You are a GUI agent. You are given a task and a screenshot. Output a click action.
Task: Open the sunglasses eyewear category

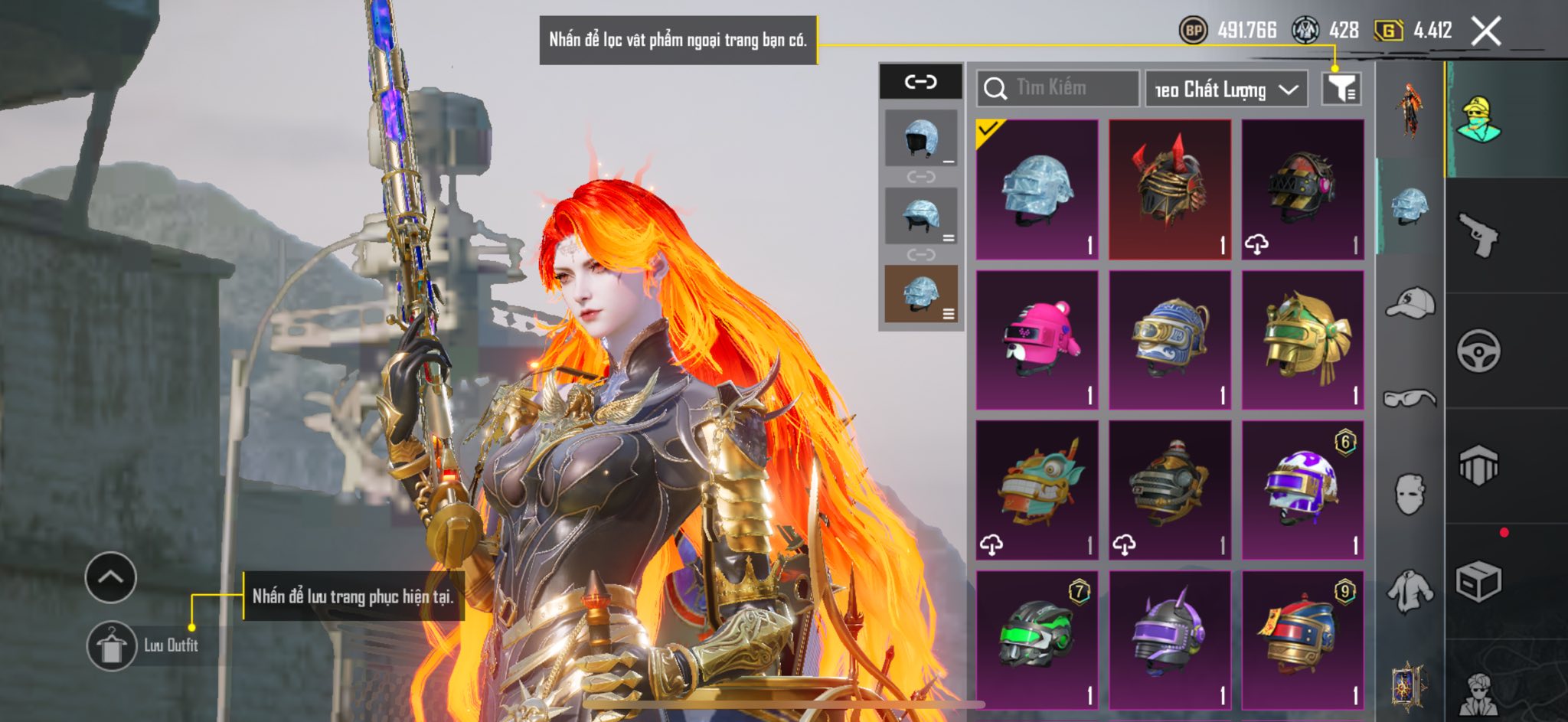point(1410,398)
